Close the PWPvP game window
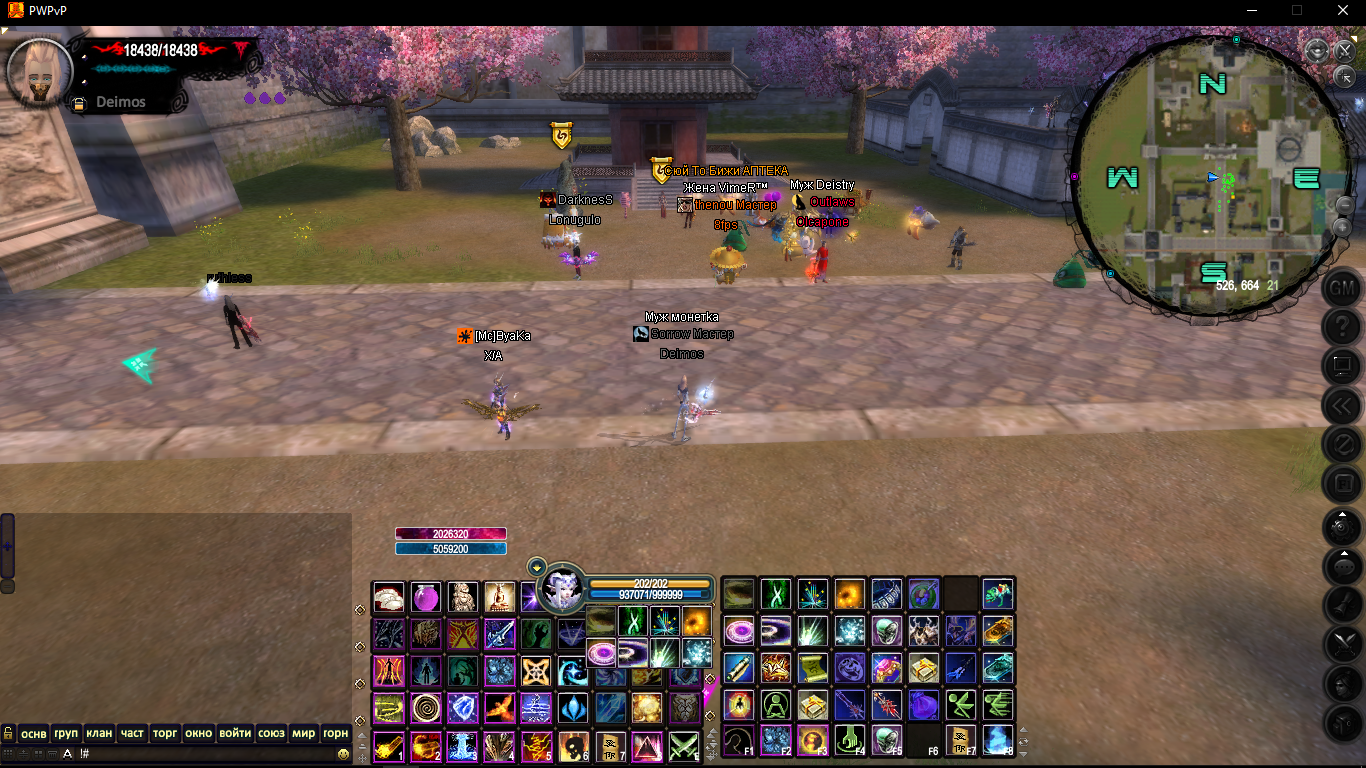Screen dimensions: 1366x768 tap(1343, 10)
